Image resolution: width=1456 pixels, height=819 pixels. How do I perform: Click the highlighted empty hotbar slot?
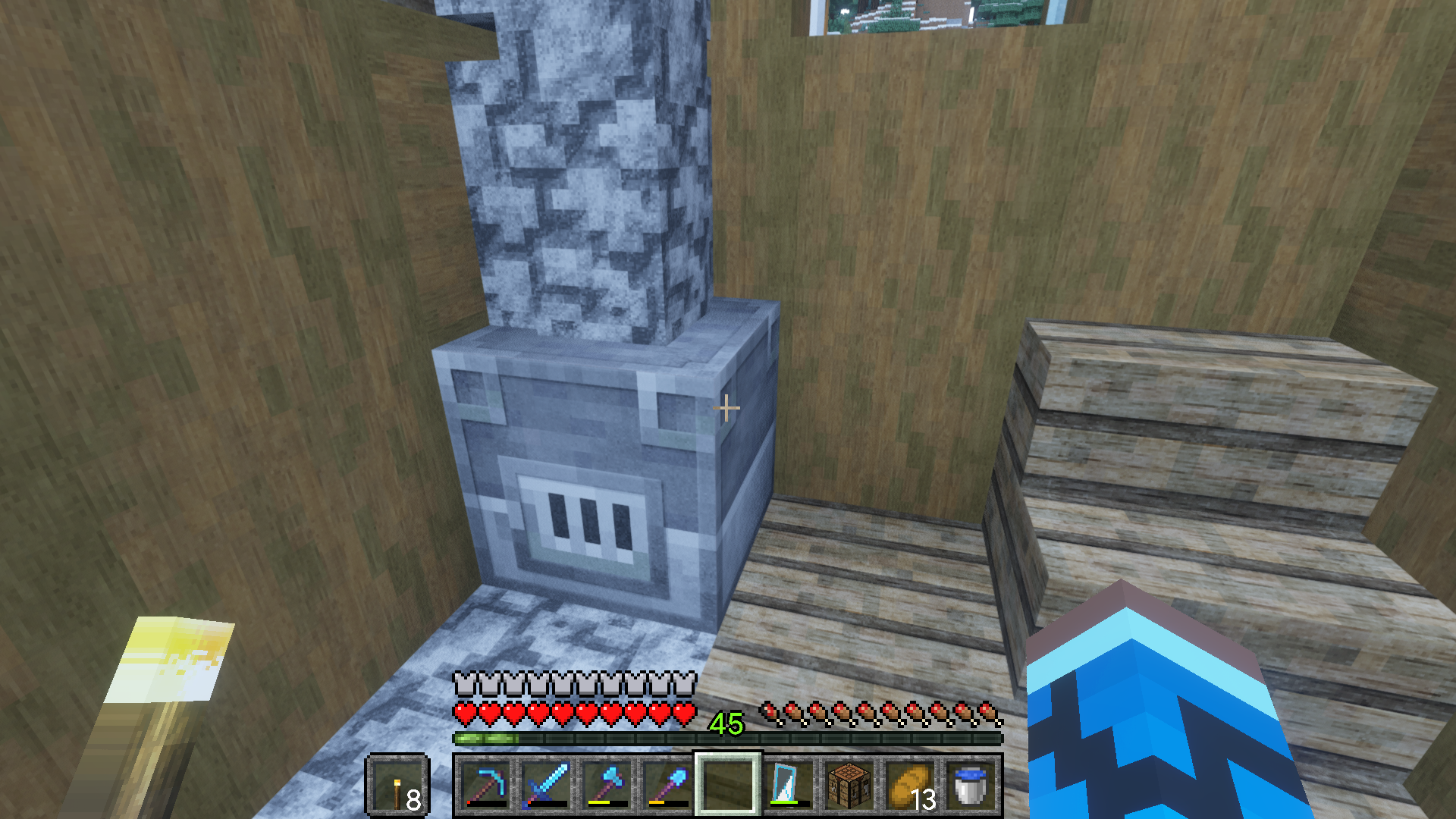coord(728,785)
